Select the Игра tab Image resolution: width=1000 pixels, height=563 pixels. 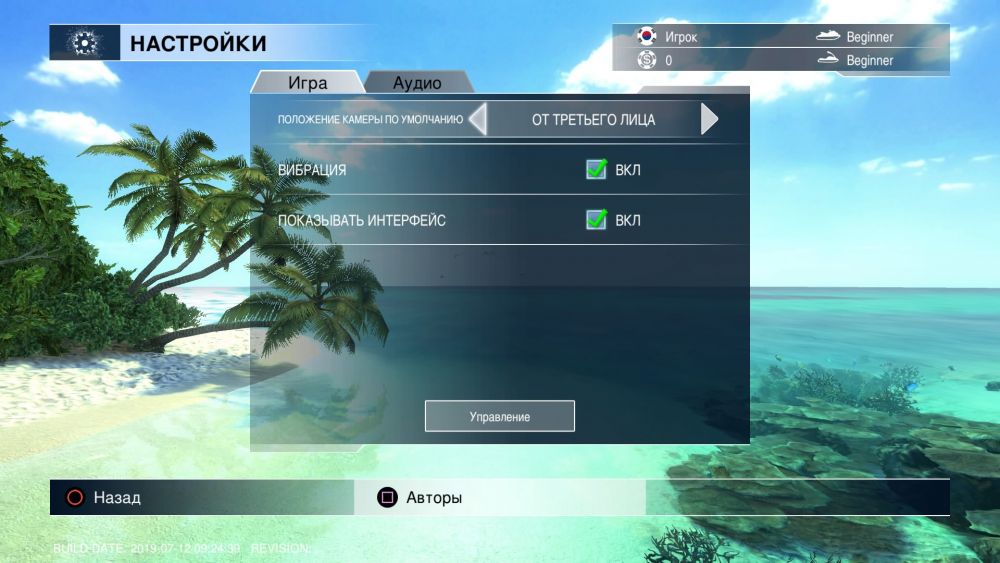307,83
